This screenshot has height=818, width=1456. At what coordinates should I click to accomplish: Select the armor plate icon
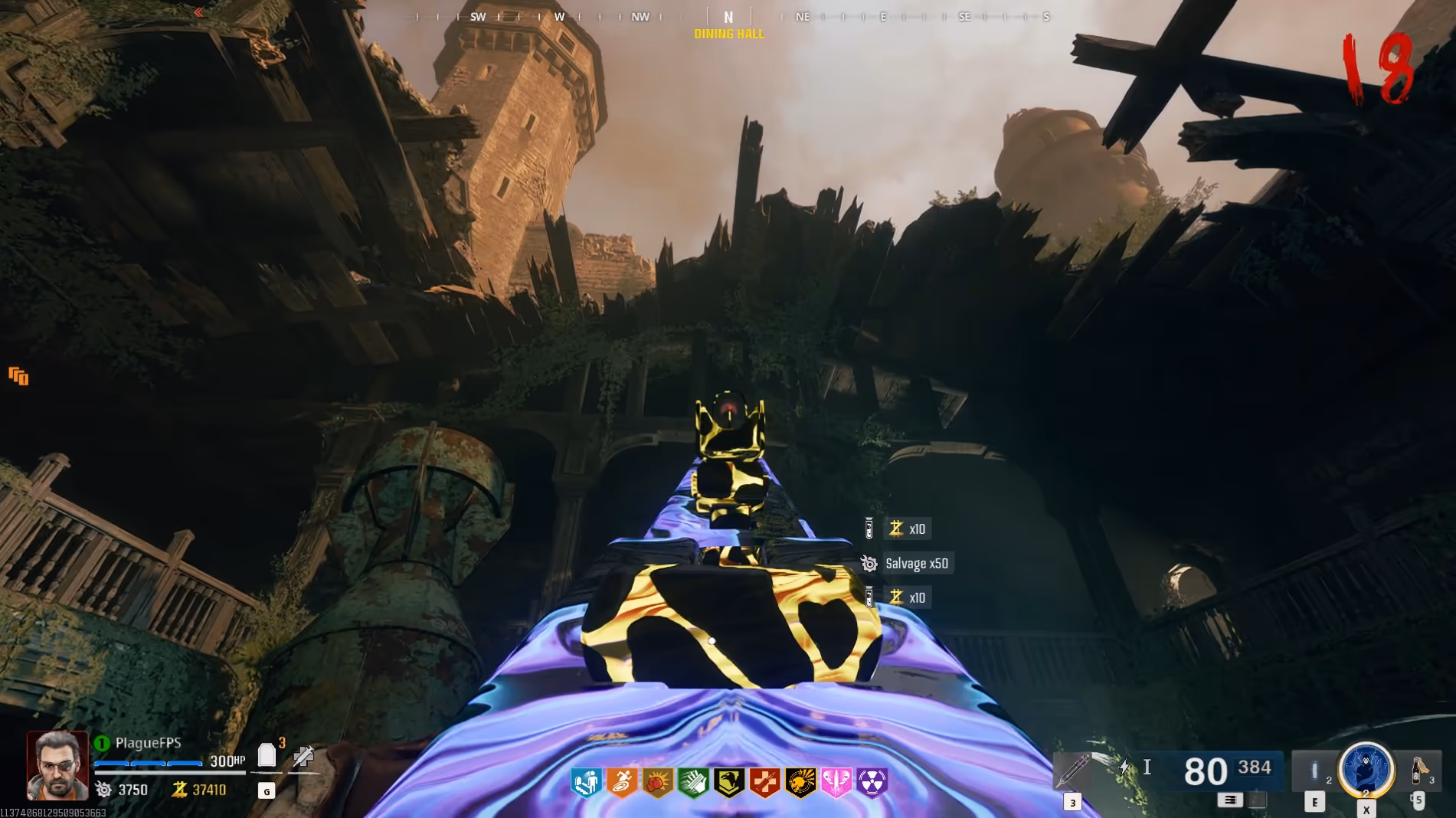[267, 756]
